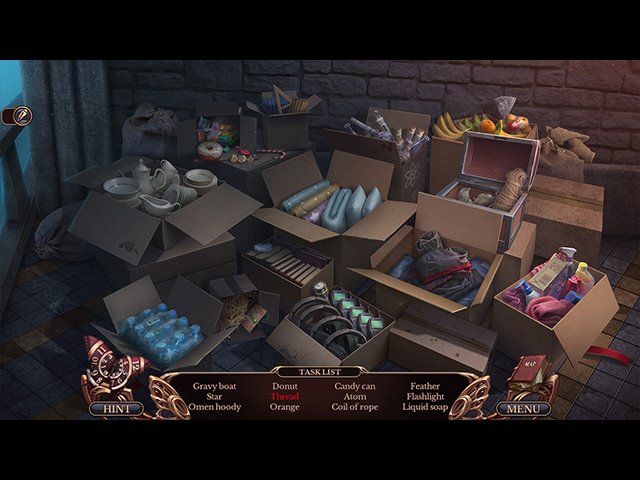Screen dimensions: 640x480
Task: Choose 'Donut' from the task list
Action: [x=285, y=385]
